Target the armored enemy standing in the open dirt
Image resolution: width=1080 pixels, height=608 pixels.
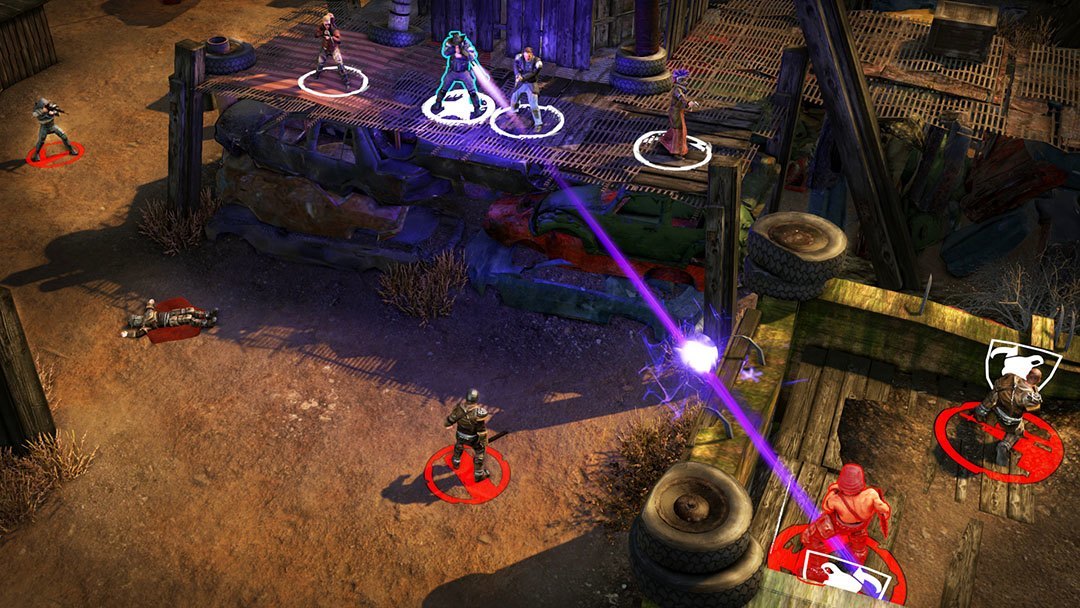[x=467, y=427]
